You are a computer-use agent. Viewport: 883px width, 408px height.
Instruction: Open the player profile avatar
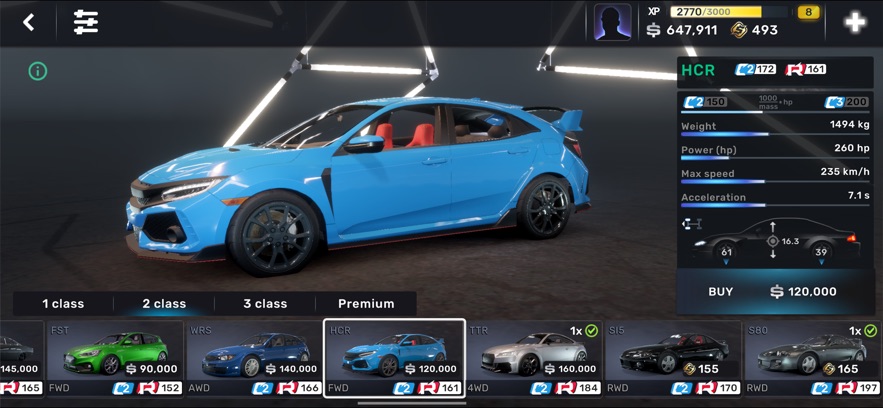[612, 22]
